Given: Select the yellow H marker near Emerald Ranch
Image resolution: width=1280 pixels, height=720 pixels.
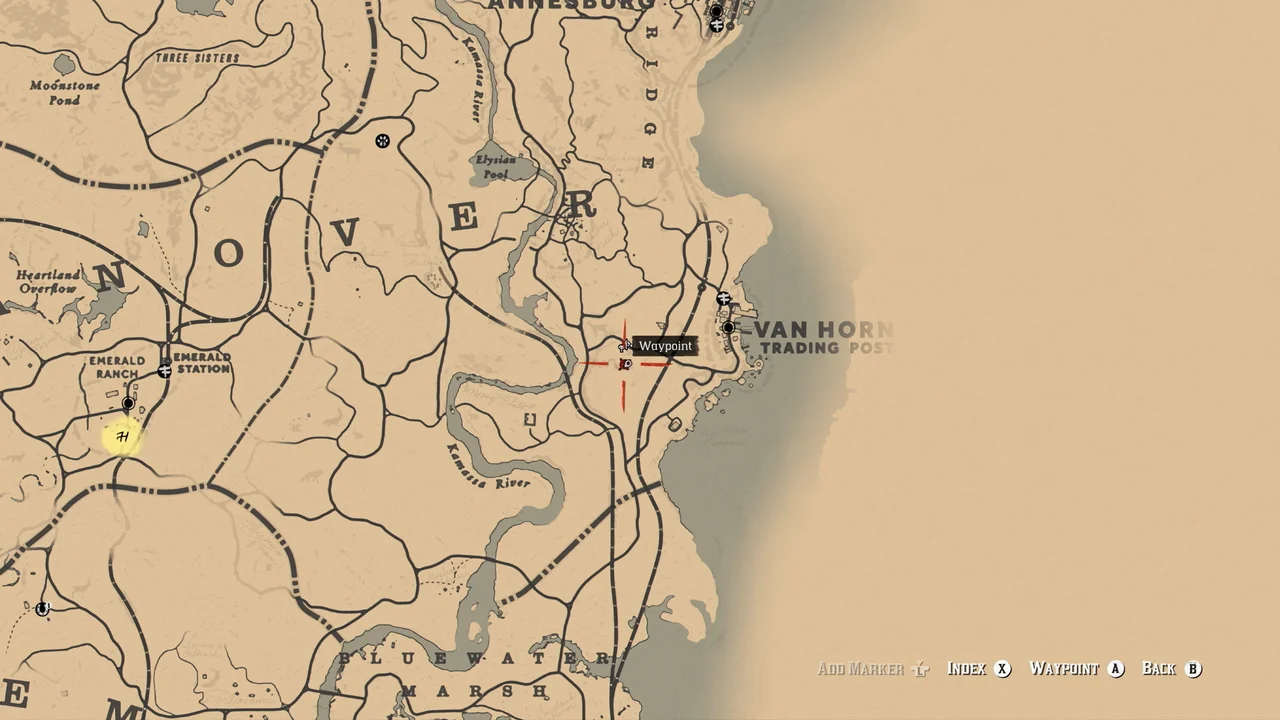Looking at the screenshot, I should pos(120,438).
